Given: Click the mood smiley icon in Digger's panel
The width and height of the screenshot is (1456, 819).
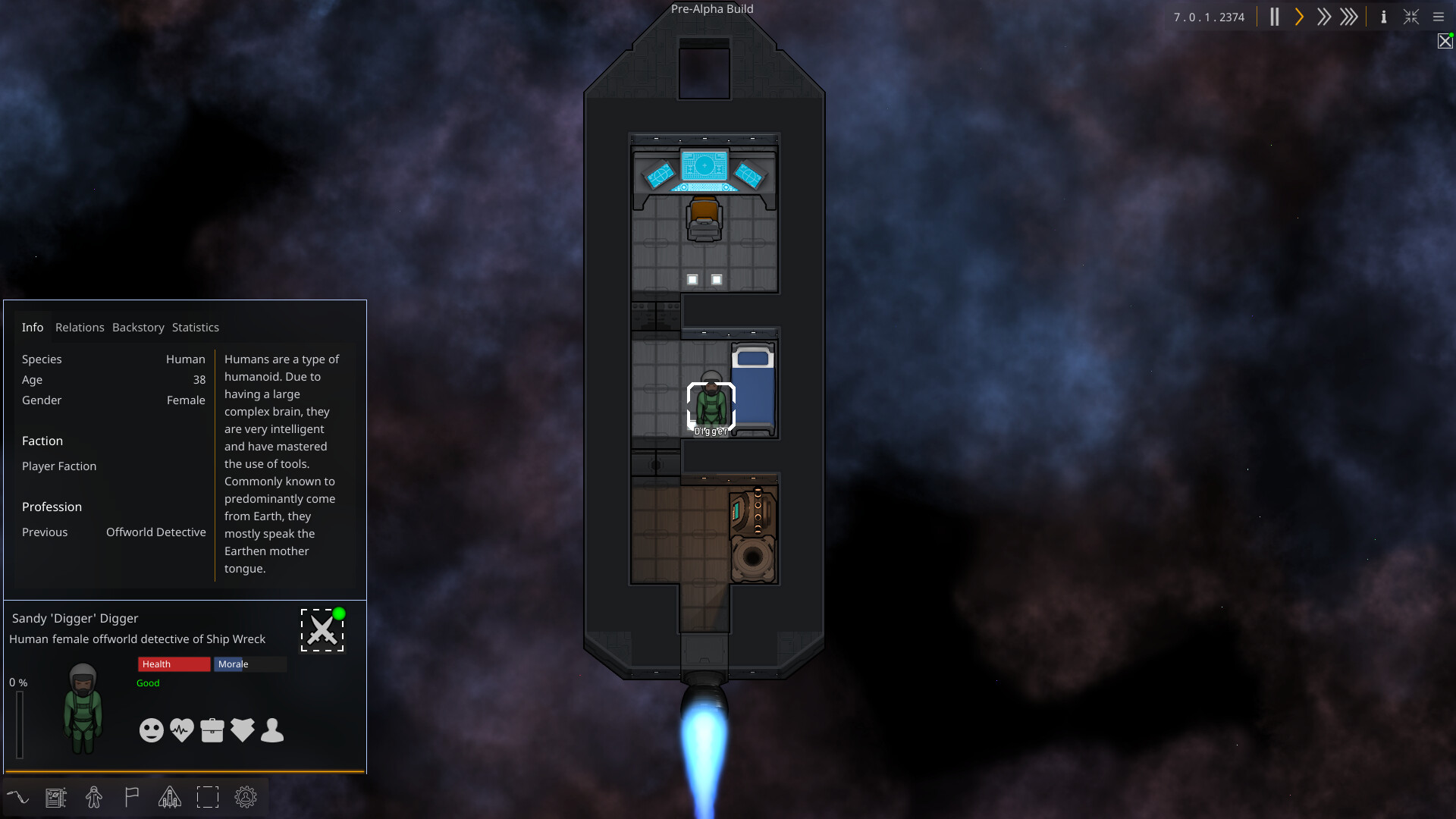Looking at the screenshot, I should (151, 730).
